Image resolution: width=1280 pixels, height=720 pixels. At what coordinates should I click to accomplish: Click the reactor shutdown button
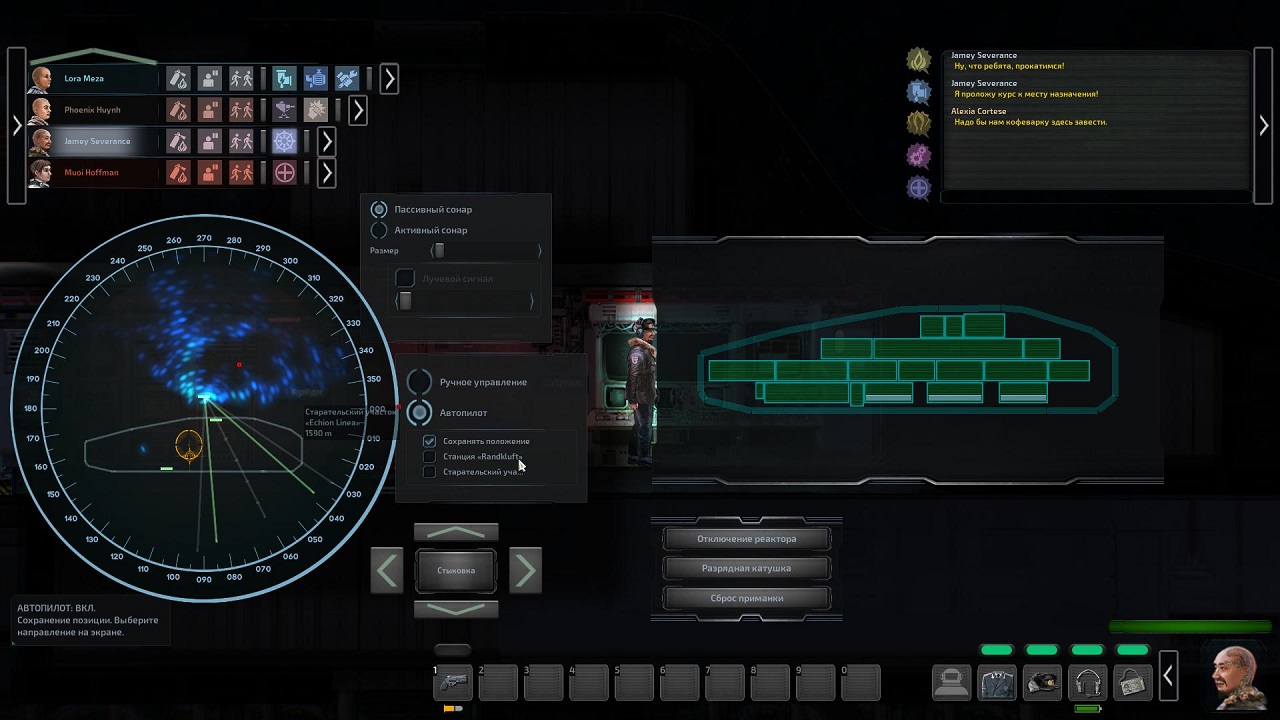(x=746, y=539)
